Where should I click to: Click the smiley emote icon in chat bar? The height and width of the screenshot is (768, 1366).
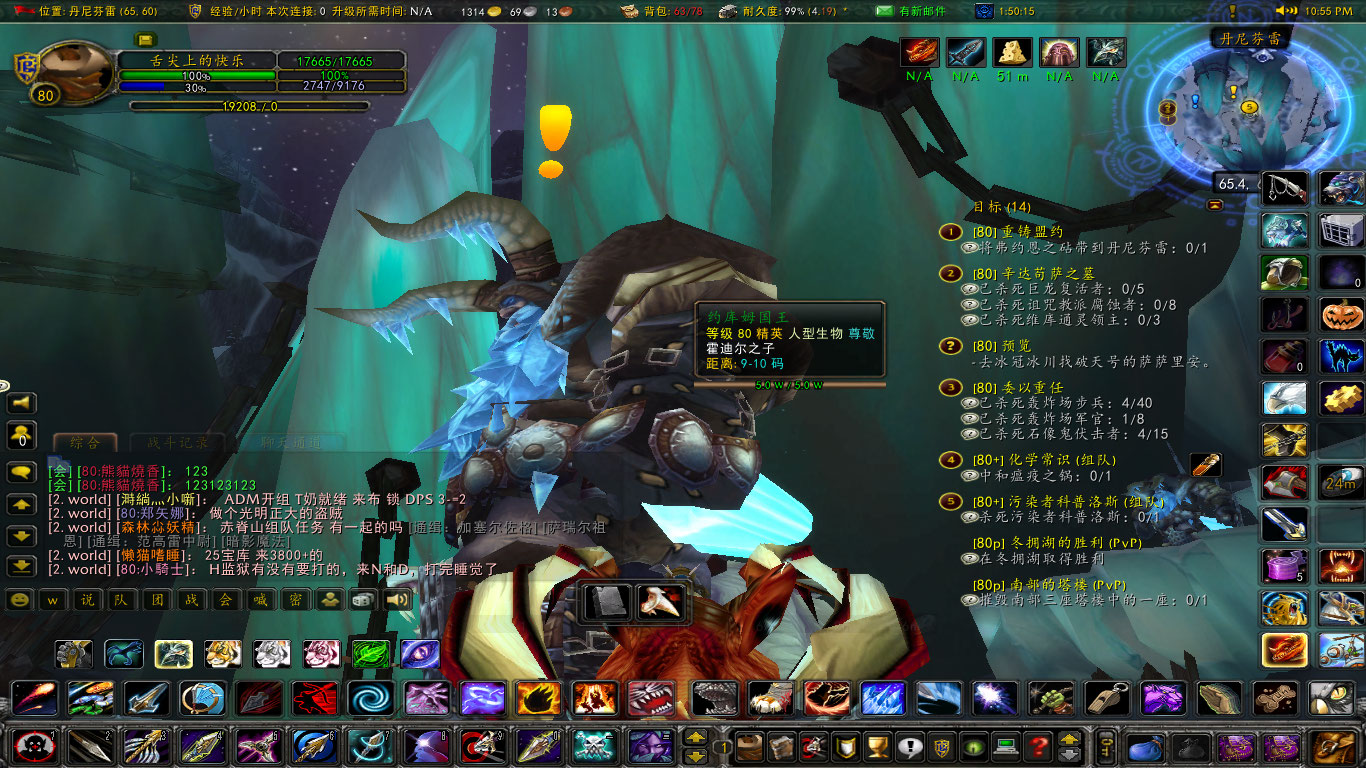coord(19,600)
